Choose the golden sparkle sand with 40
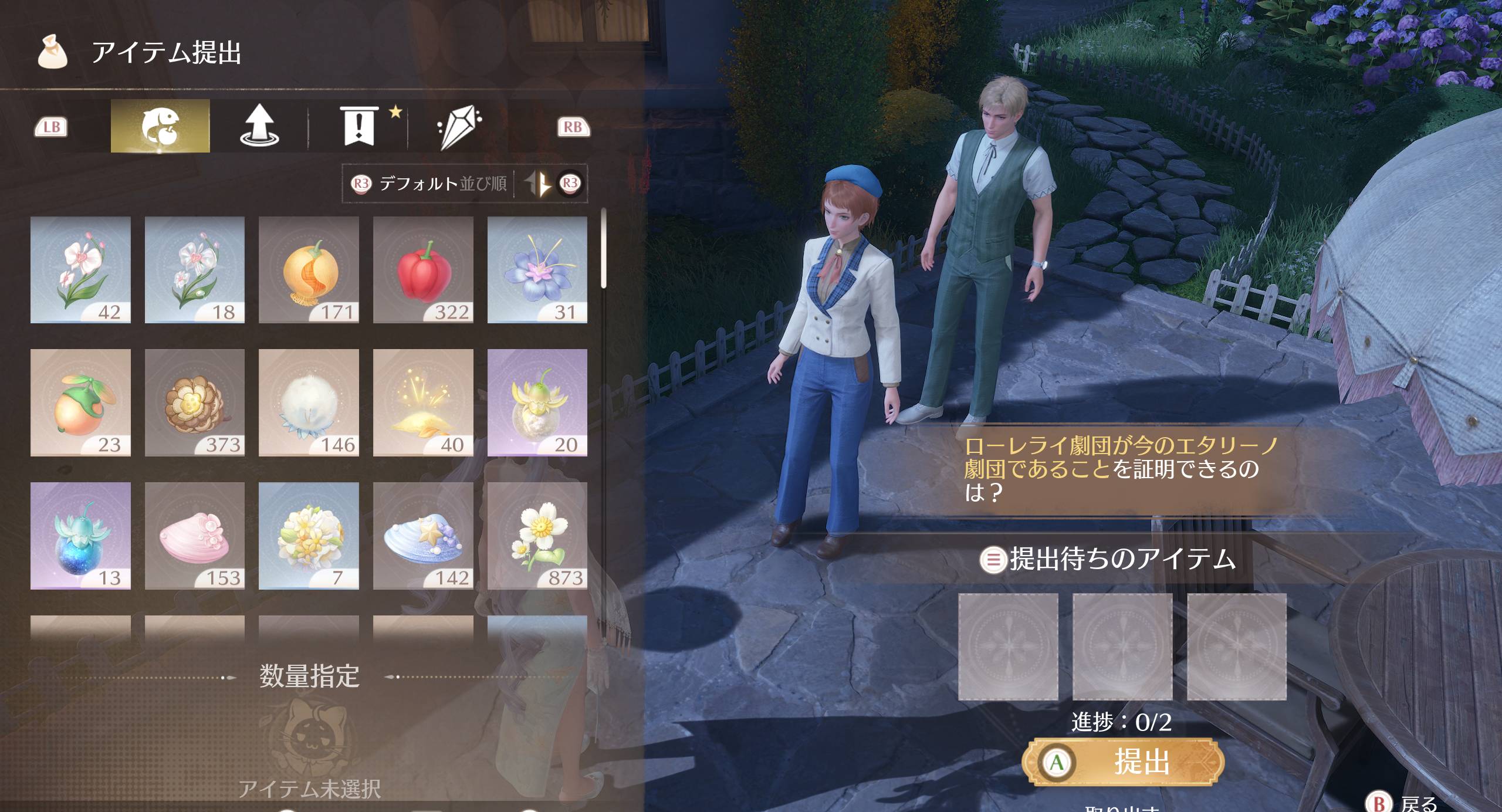This screenshot has height=812, width=1502. click(x=423, y=402)
